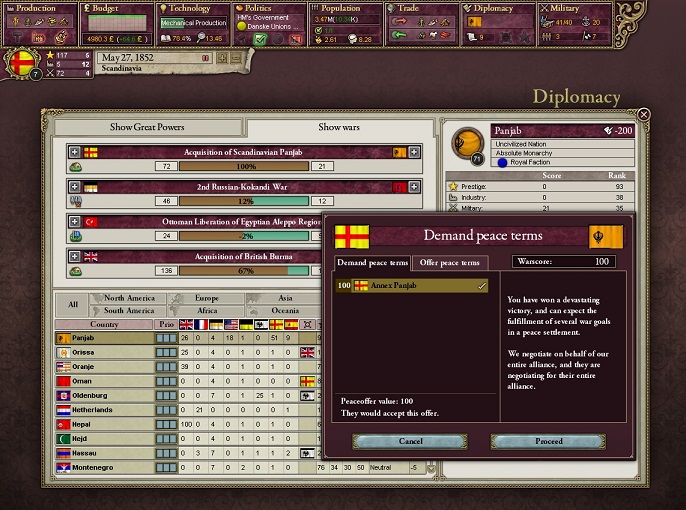Image resolution: width=686 pixels, height=510 pixels.
Task: Open the Population panel
Action: tap(344, 8)
